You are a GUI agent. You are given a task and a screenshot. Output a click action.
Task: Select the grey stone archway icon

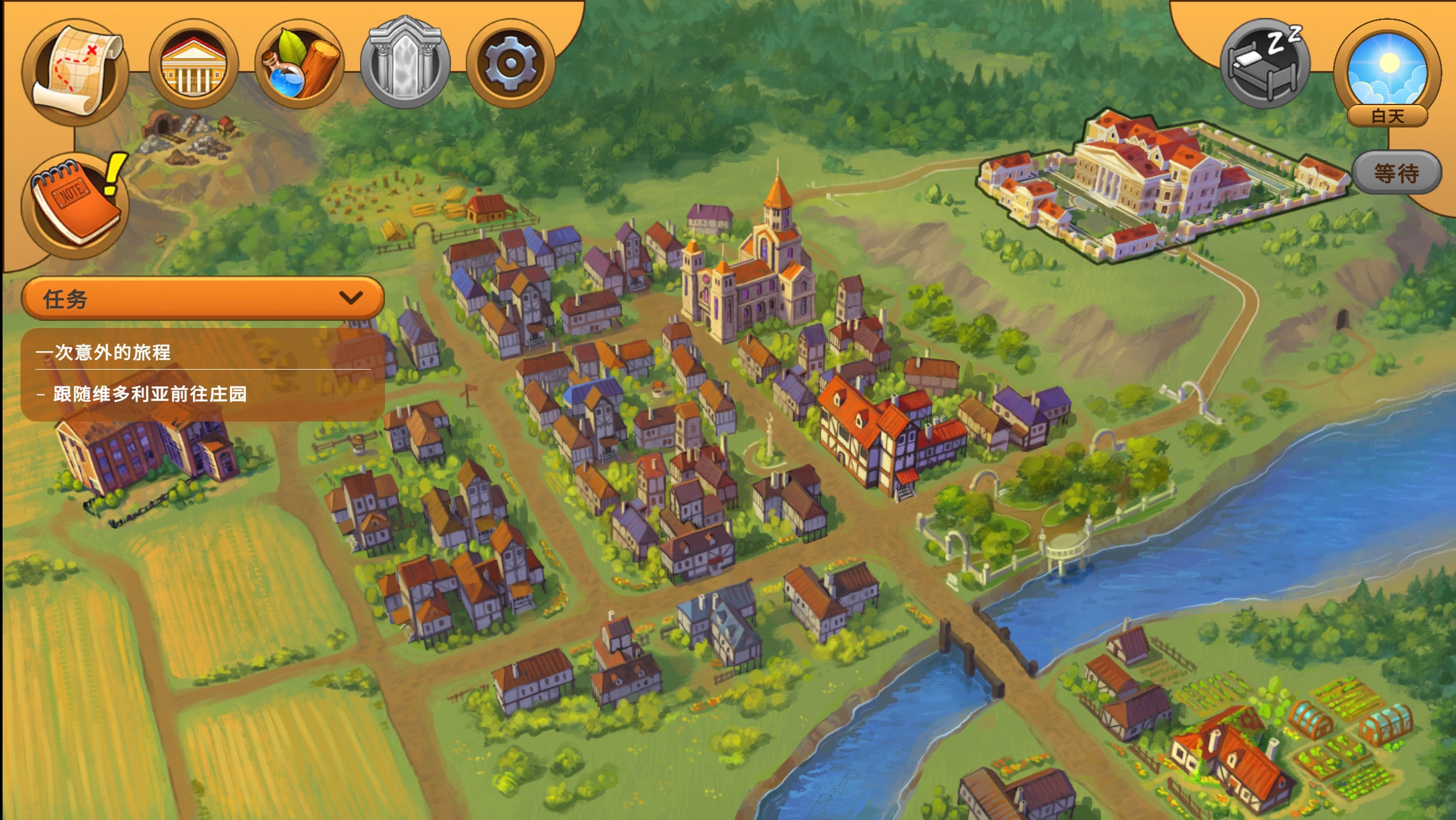click(x=405, y=64)
